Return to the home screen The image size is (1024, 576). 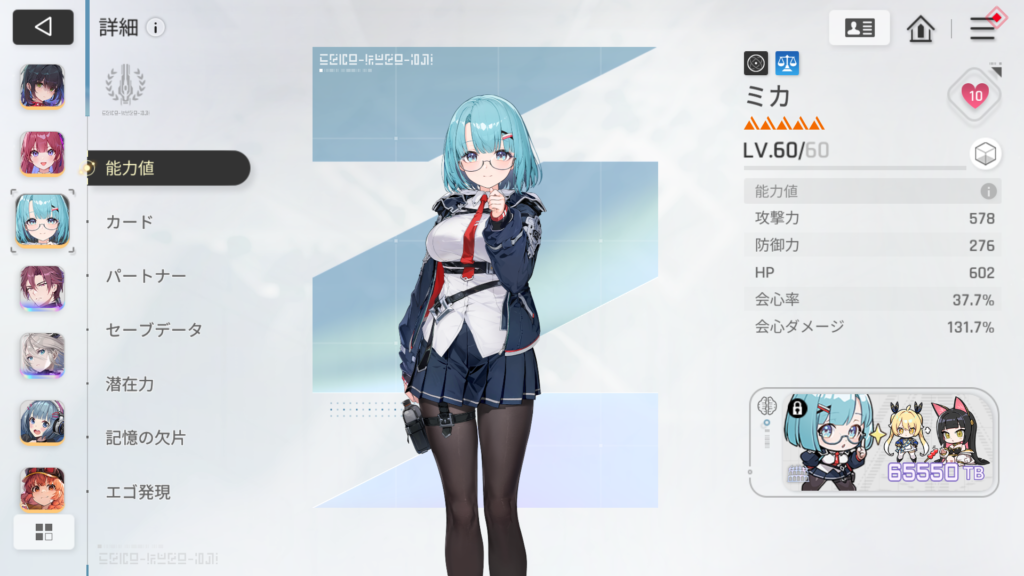tap(920, 28)
